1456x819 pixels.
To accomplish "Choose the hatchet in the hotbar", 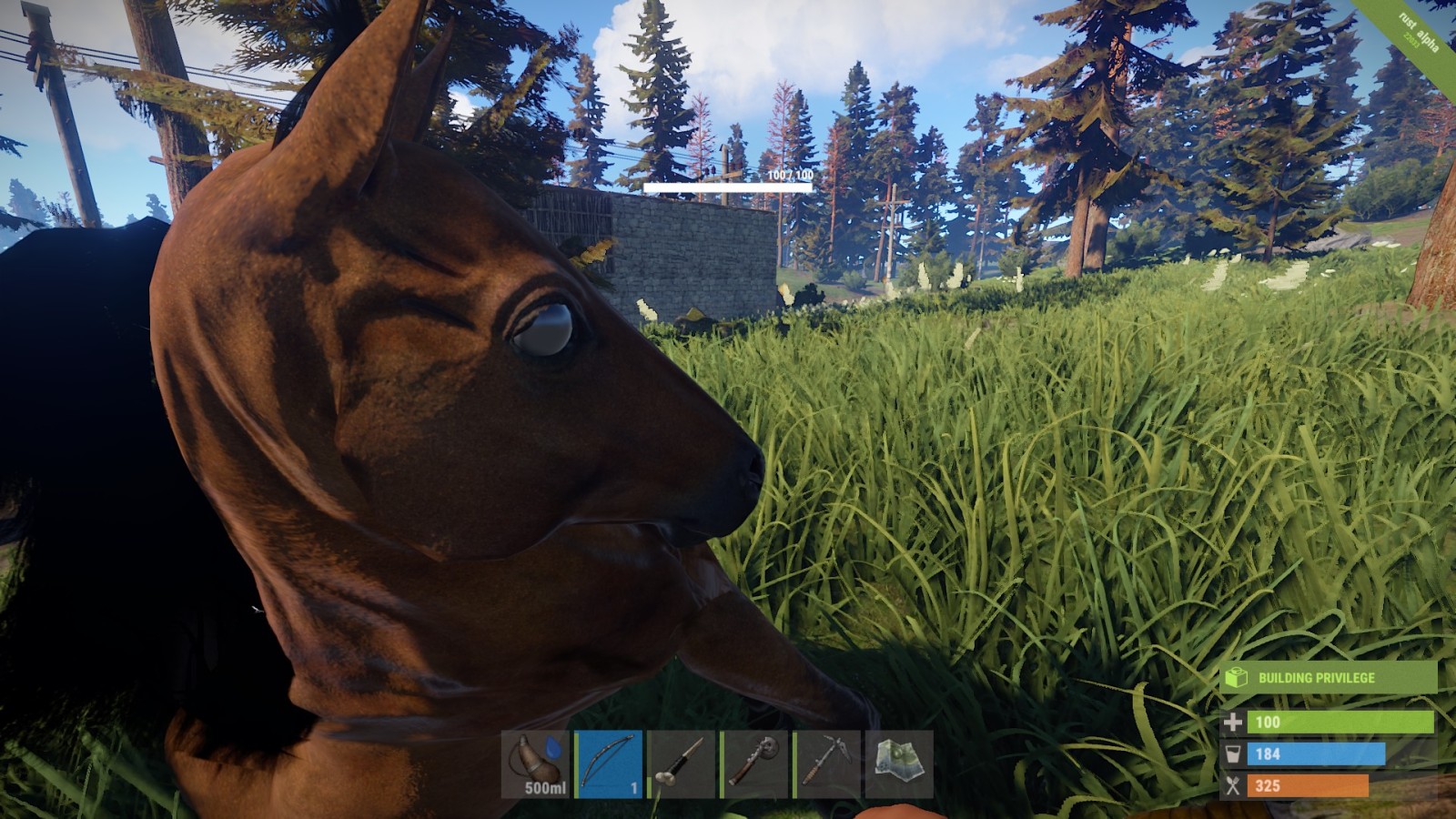I will [x=753, y=763].
